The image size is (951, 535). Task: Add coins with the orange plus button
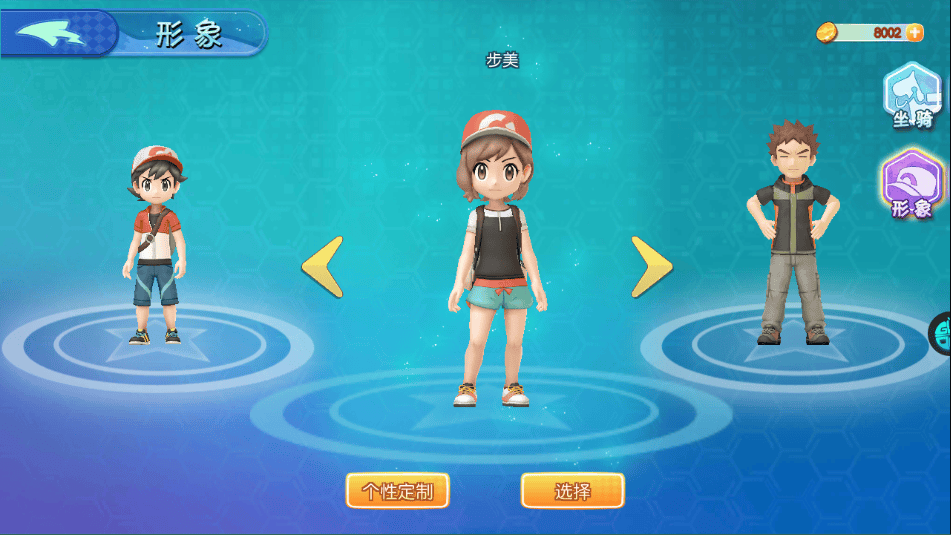click(x=914, y=32)
